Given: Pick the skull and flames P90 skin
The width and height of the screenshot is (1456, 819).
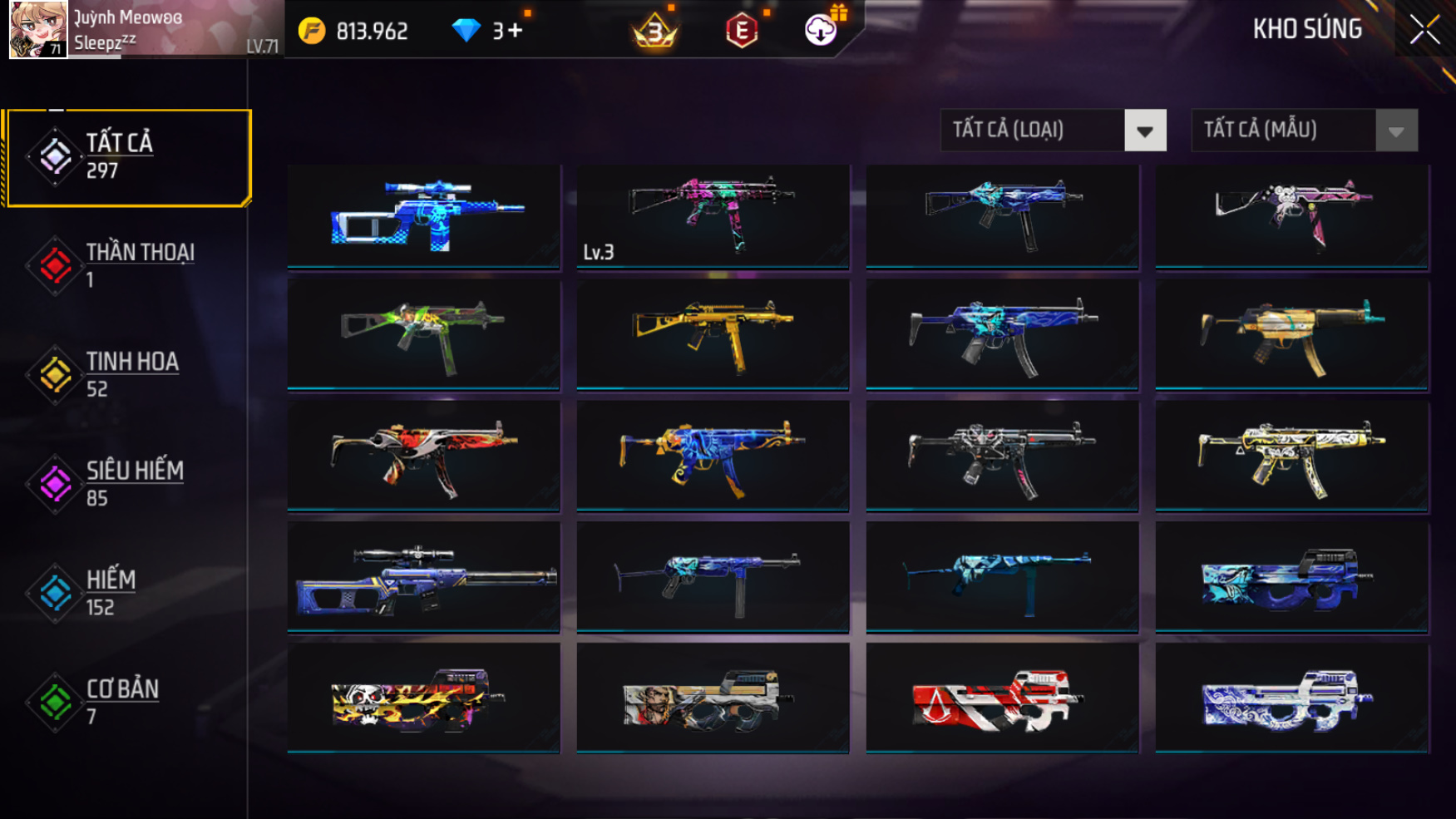Looking at the screenshot, I should pos(423,698).
